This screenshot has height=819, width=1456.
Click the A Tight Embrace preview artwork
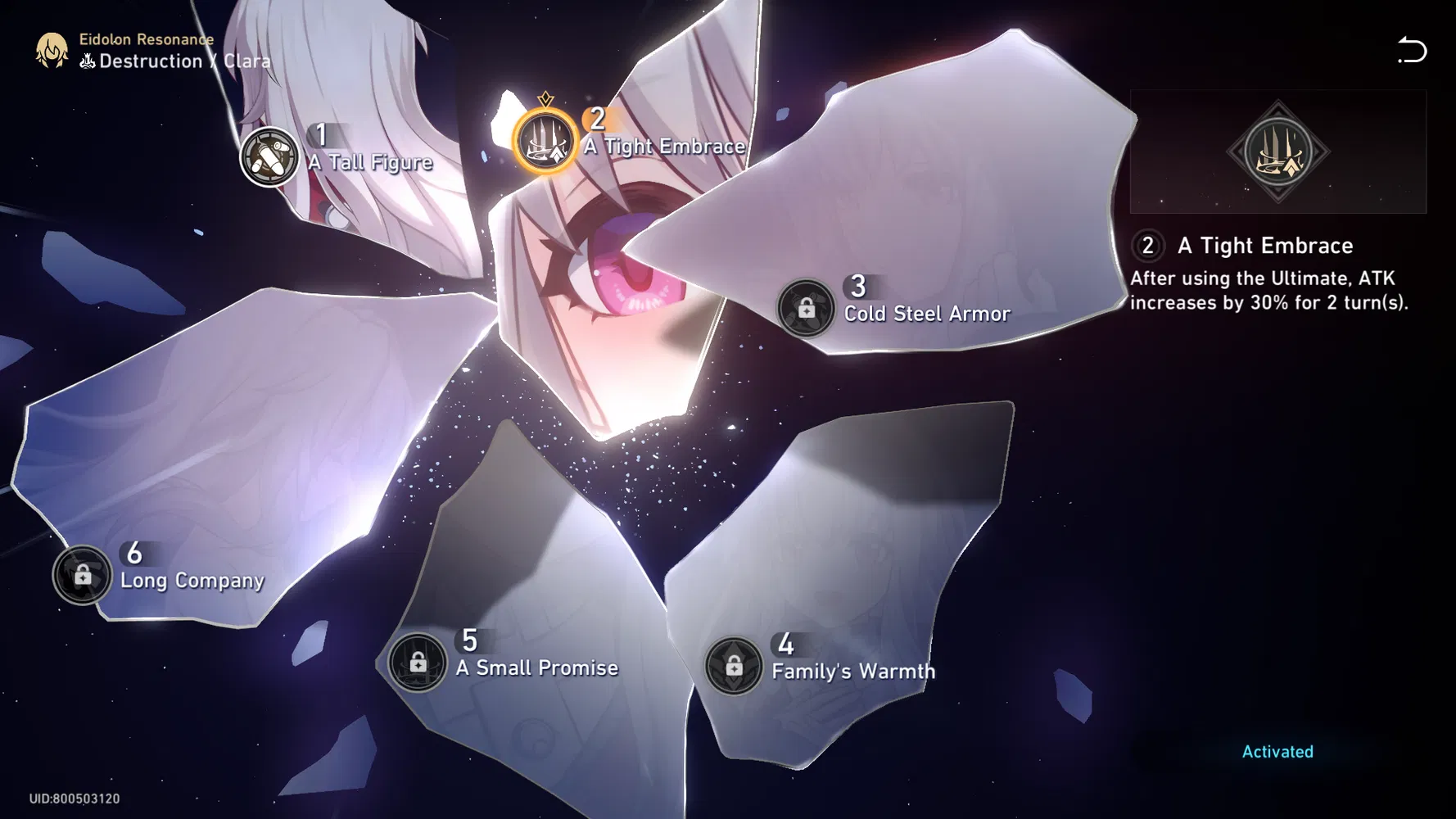click(1277, 152)
